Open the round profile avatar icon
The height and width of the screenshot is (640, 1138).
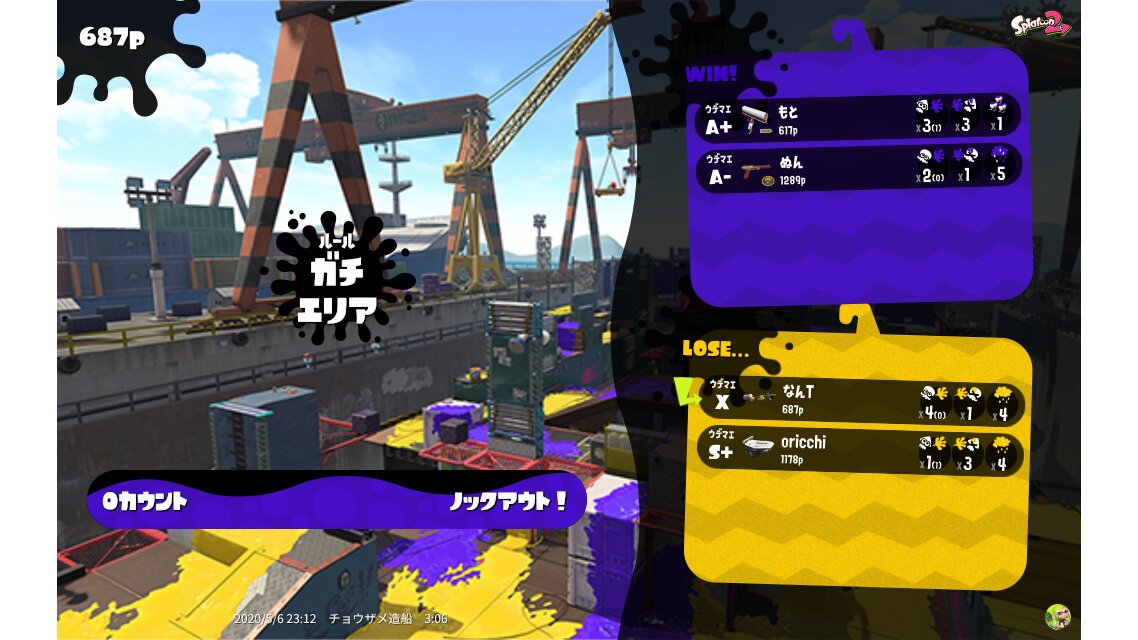click(1057, 616)
